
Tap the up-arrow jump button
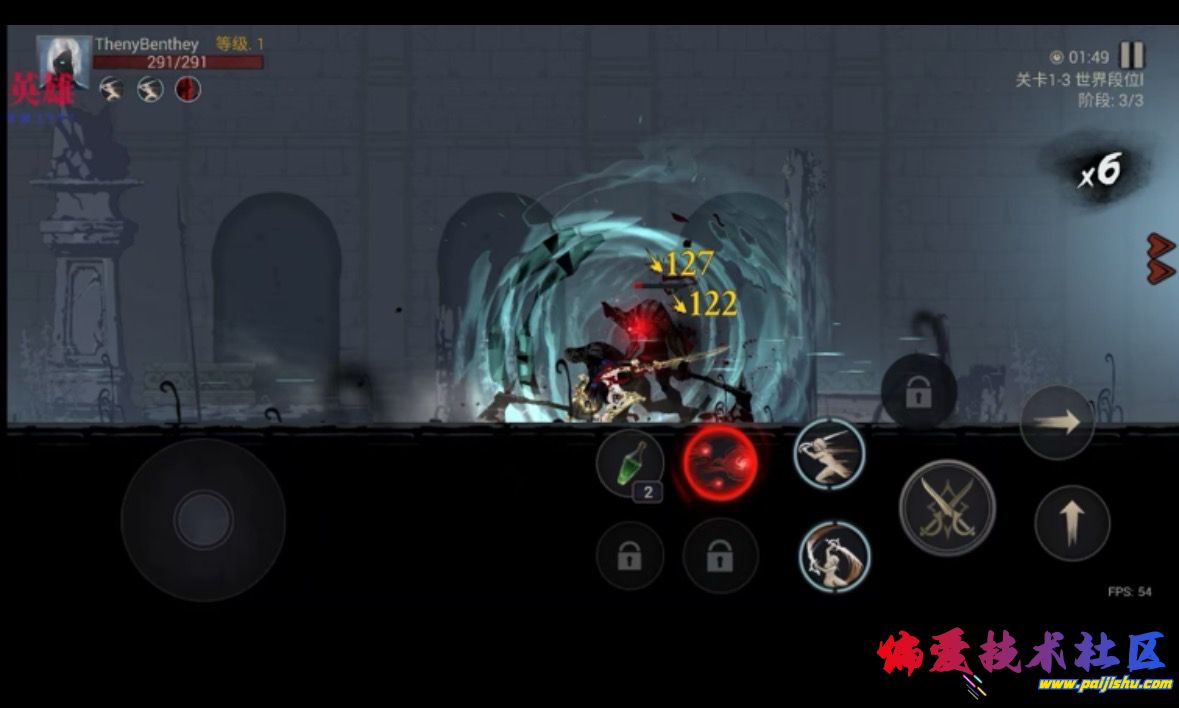pyautogui.click(x=1072, y=523)
